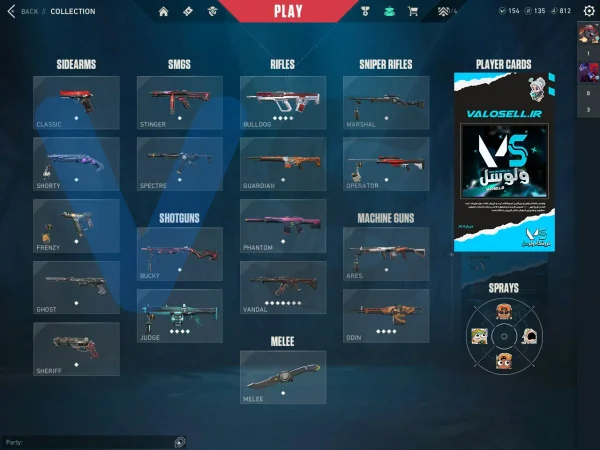This screenshot has width=600, height=450.
Task: Open the store cart icon
Action: [x=413, y=12]
